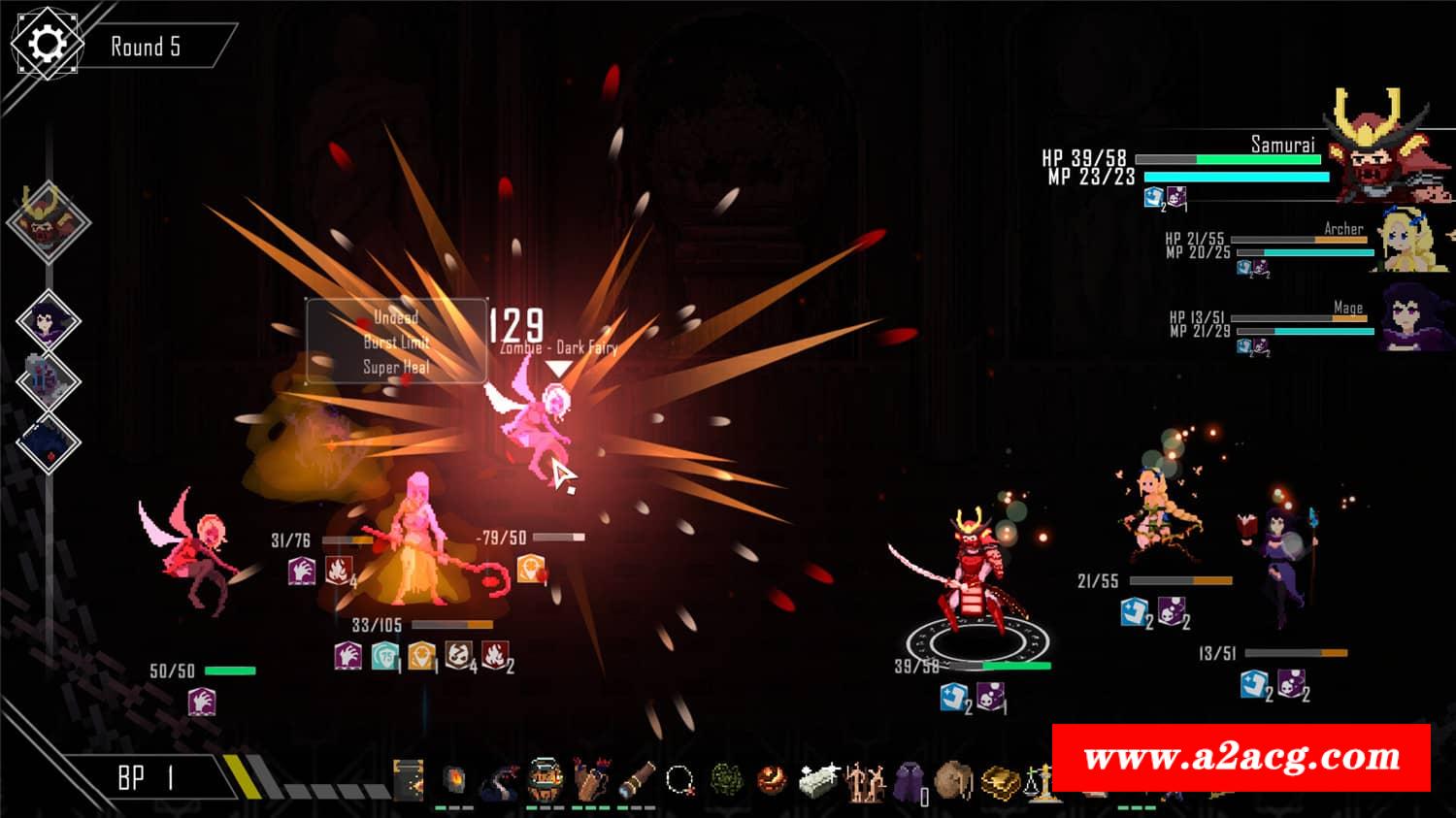Screen dimensions: 1456x818
Task: Choose the Mage party portrait
Action: point(1416,317)
